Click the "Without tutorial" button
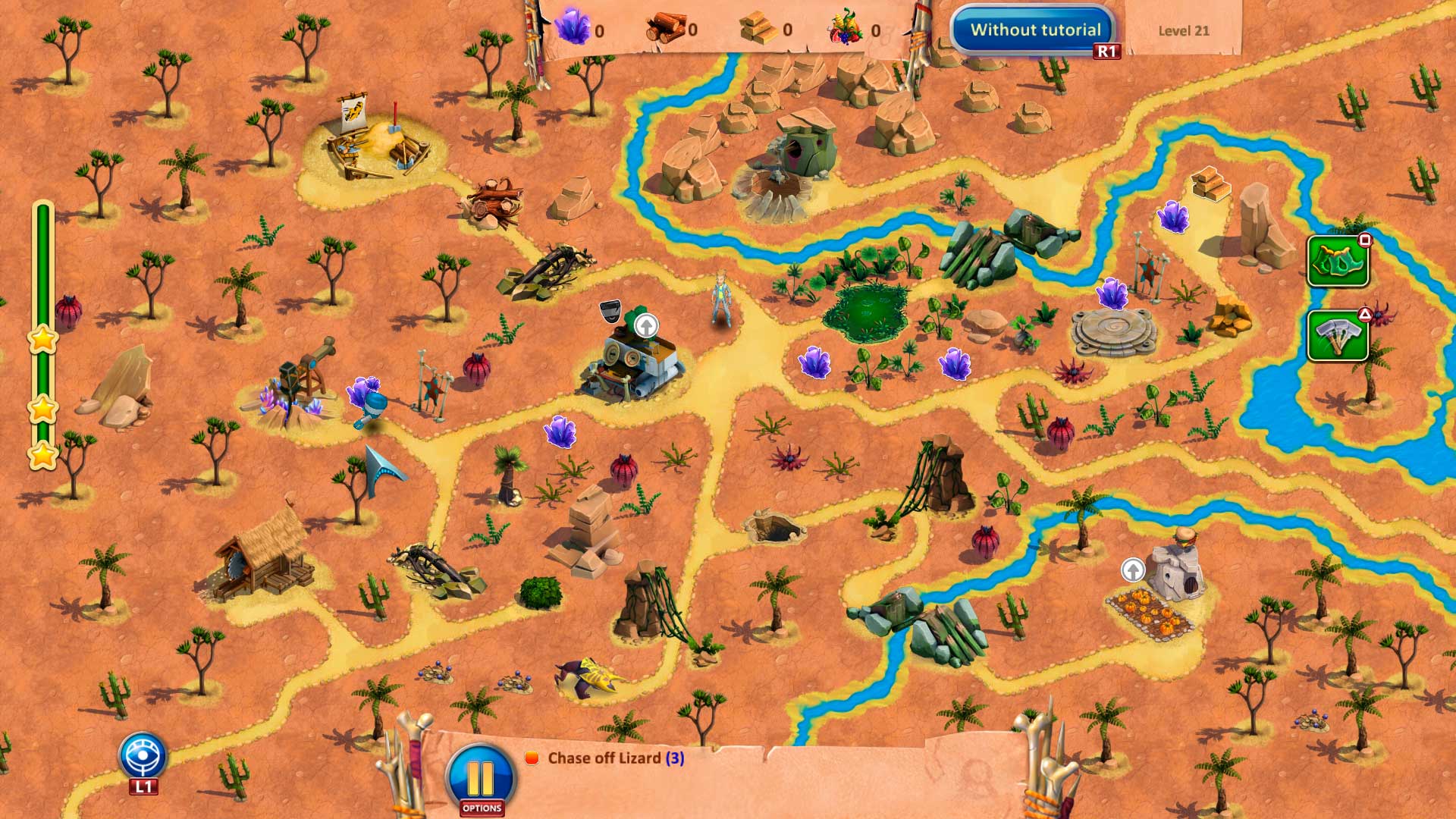Screen dimensions: 1456x819 pyautogui.click(x=1036, y=29)
